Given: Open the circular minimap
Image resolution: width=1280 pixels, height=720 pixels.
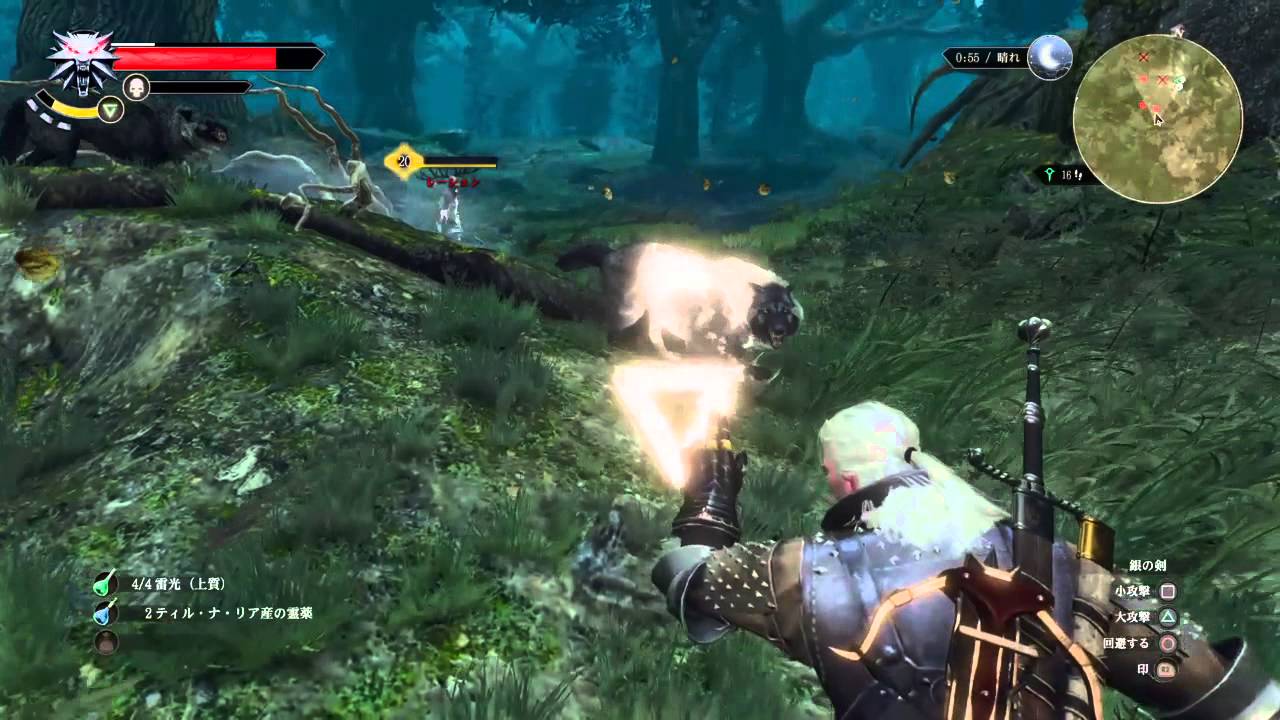Looking at the screenshot, I should (x=1157, y=118).
